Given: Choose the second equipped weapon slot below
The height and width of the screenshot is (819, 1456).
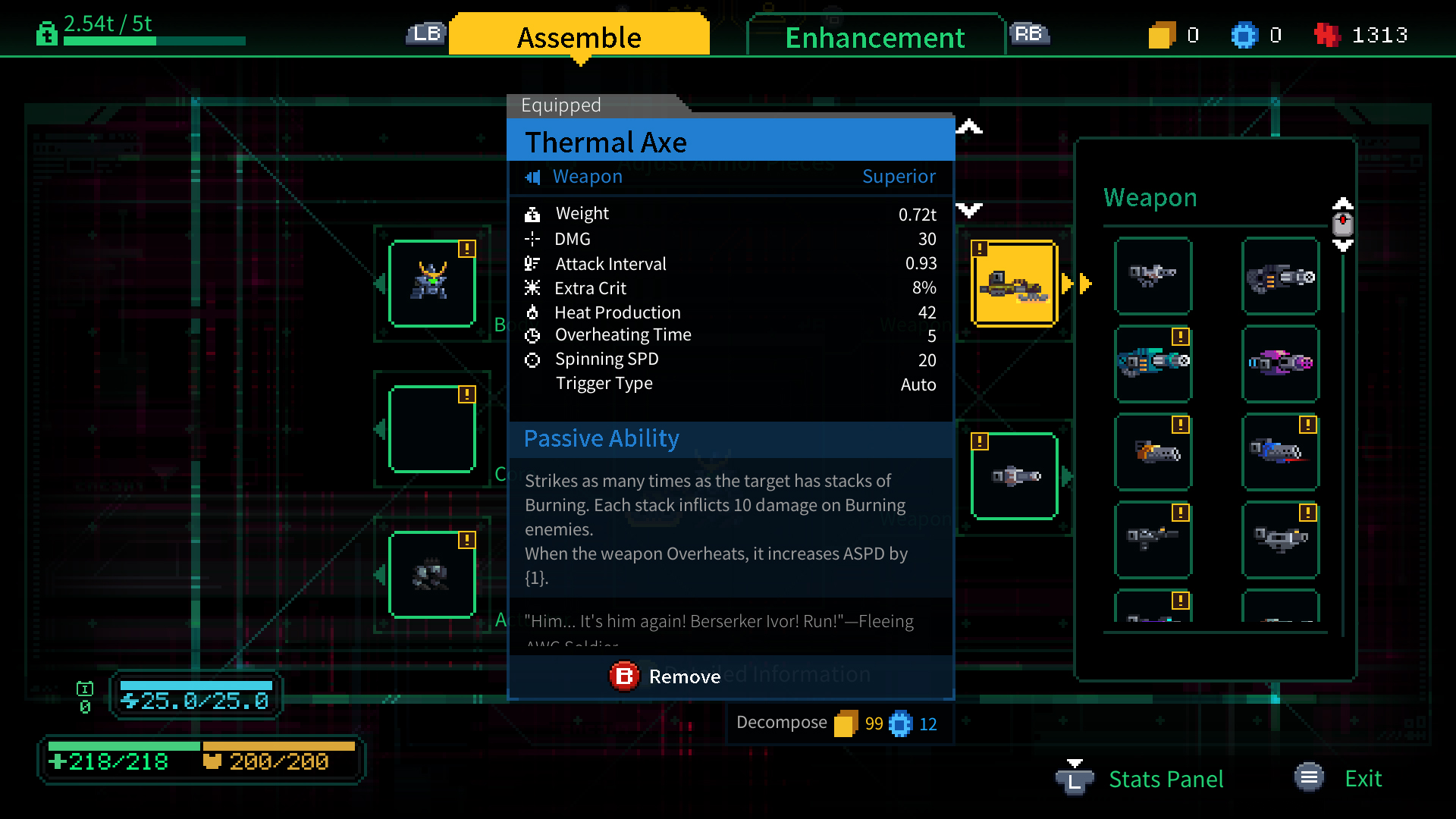Looking at the screenshot, I should pyautogui.click(x=1014, y=476).
